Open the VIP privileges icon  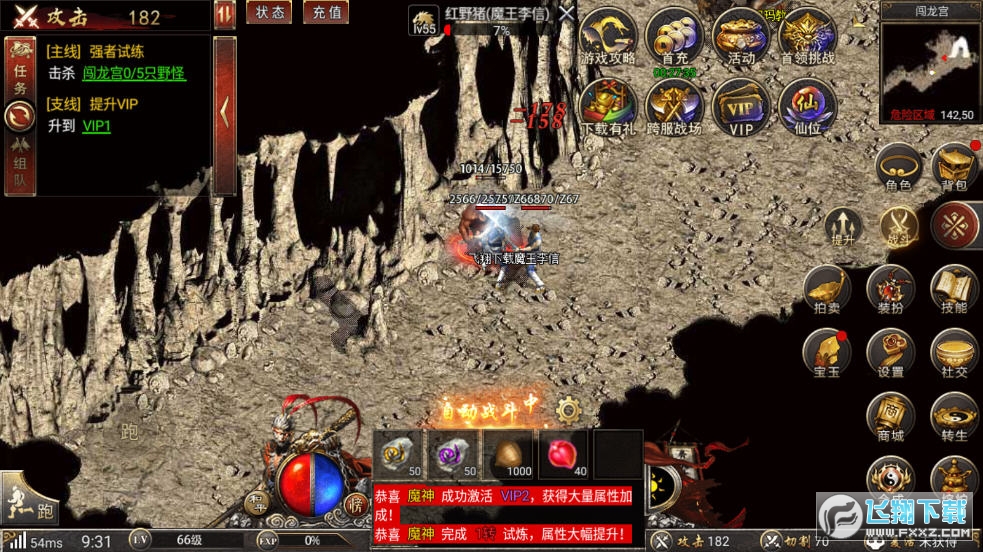(x=741, y=107)
